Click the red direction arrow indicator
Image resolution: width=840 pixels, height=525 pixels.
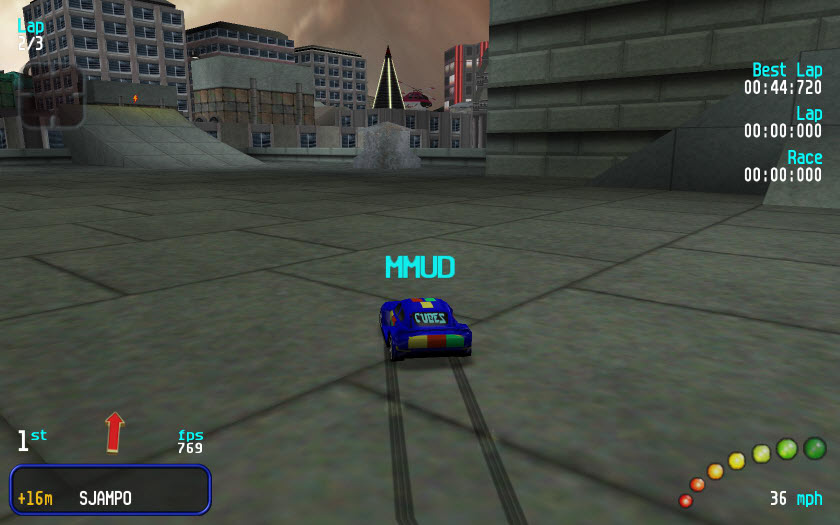[x=115, y=432]
